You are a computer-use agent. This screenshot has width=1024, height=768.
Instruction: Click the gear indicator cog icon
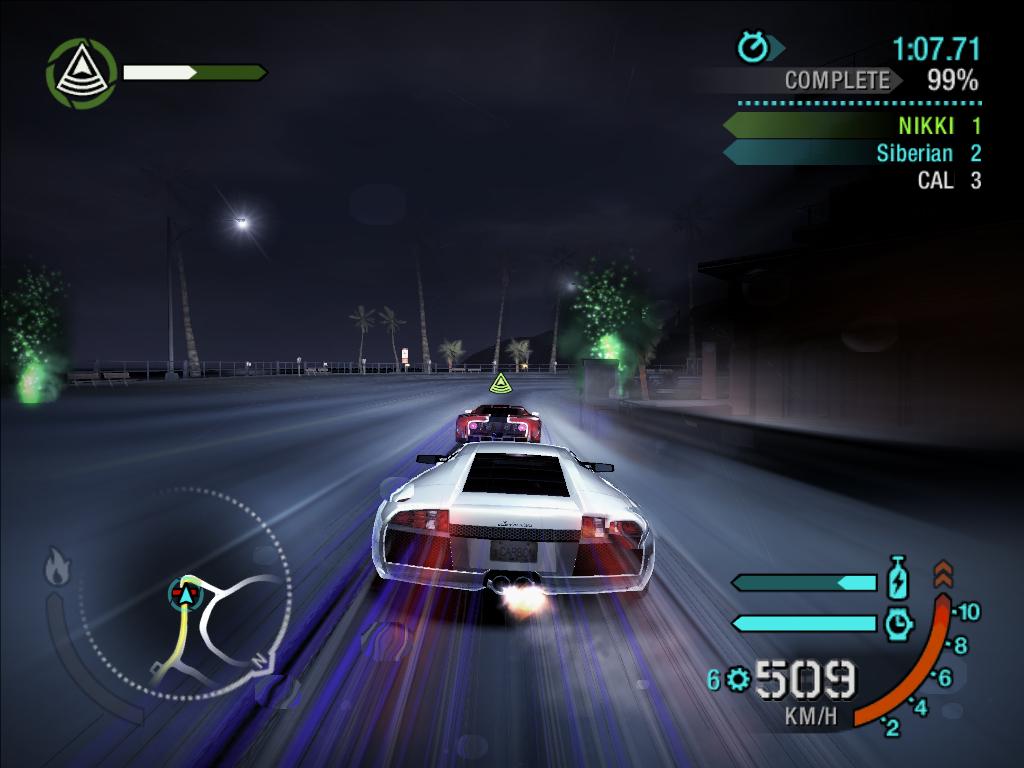tap(738, 680)
